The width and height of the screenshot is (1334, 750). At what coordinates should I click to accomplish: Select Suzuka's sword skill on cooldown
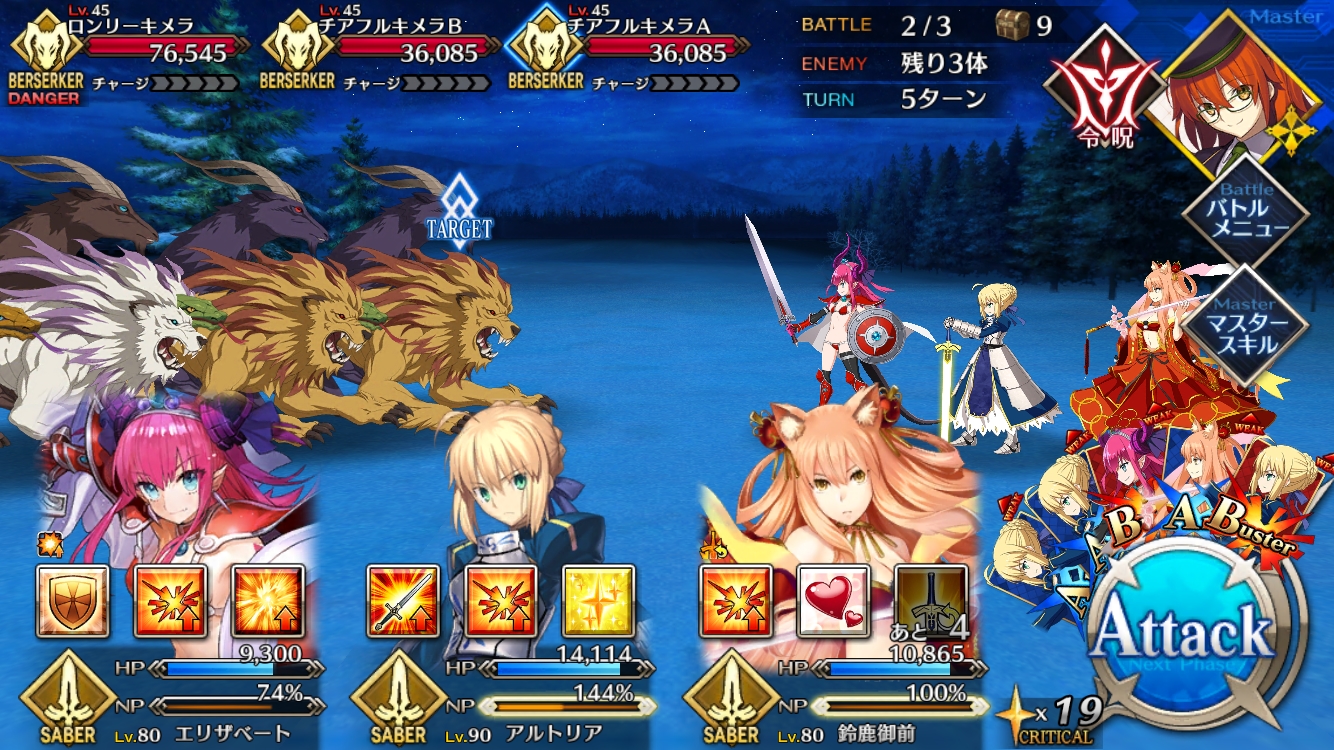point(930,602)
